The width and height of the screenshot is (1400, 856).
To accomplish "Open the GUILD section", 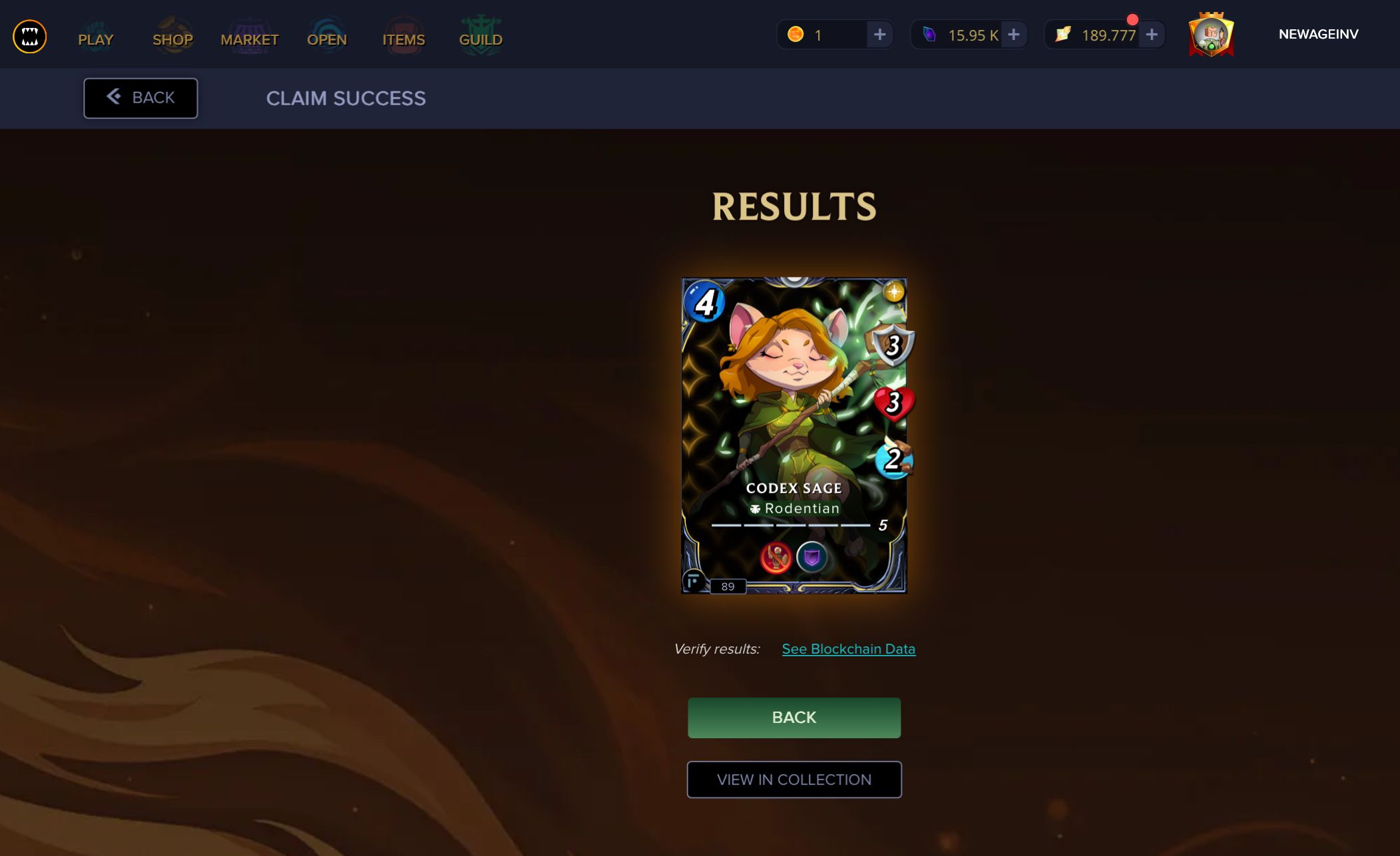I will tap(480, 39).
